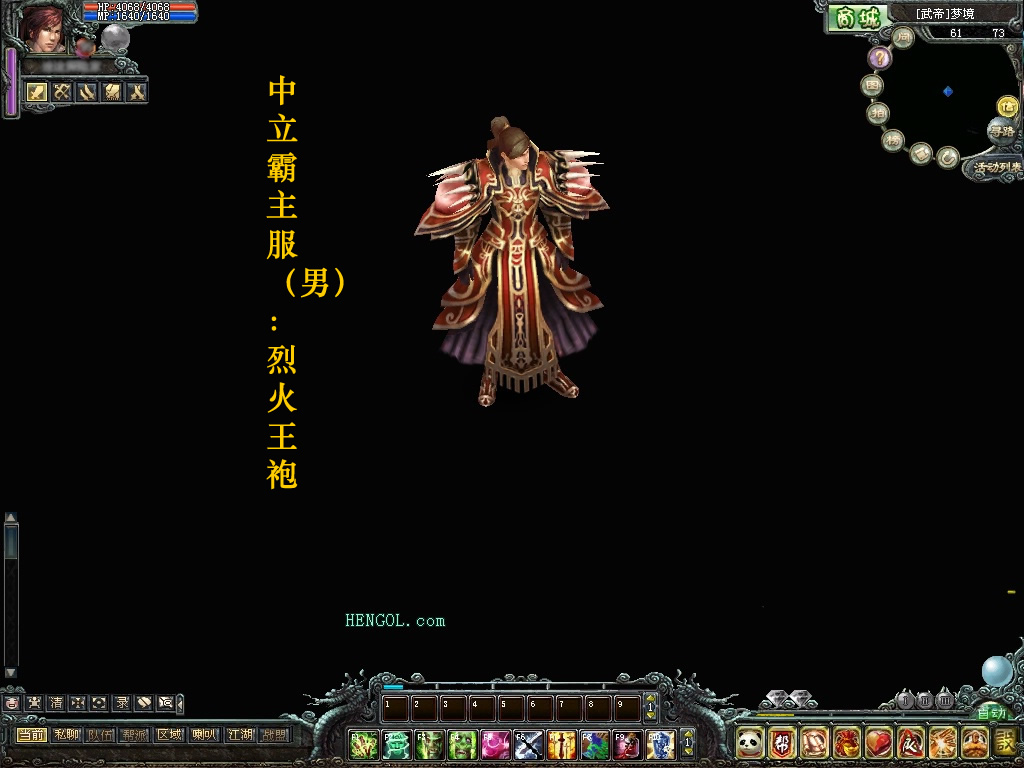Toggle the 自动 auto button

pyautogui.click(x=992, y=713)
